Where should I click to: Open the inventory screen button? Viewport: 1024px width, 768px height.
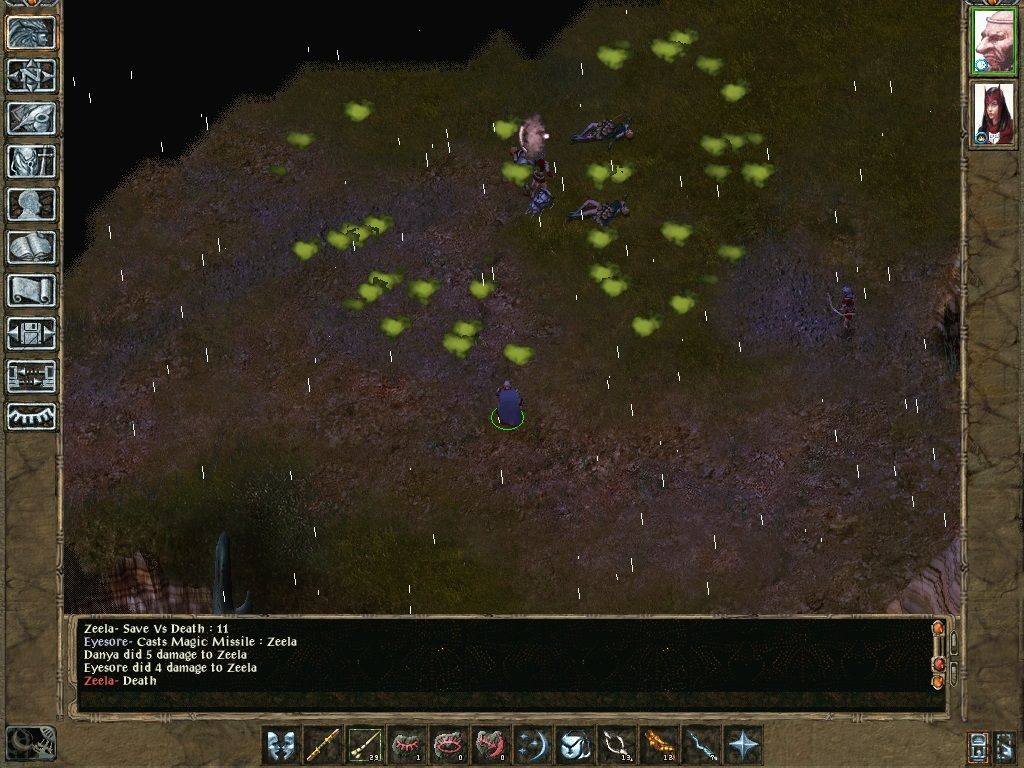[31, 161]
